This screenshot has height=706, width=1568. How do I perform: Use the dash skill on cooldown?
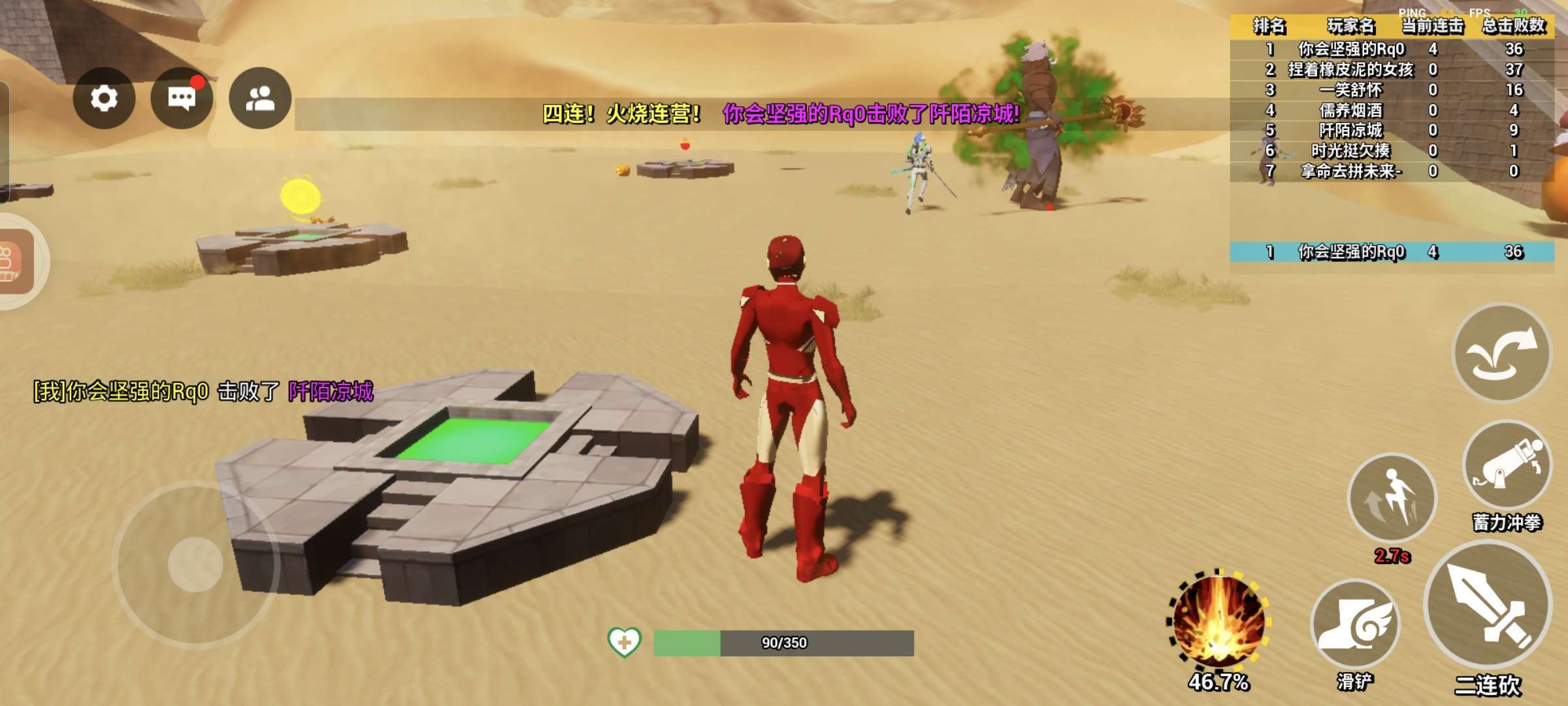pyautogui.click(x=1392, y=498)
